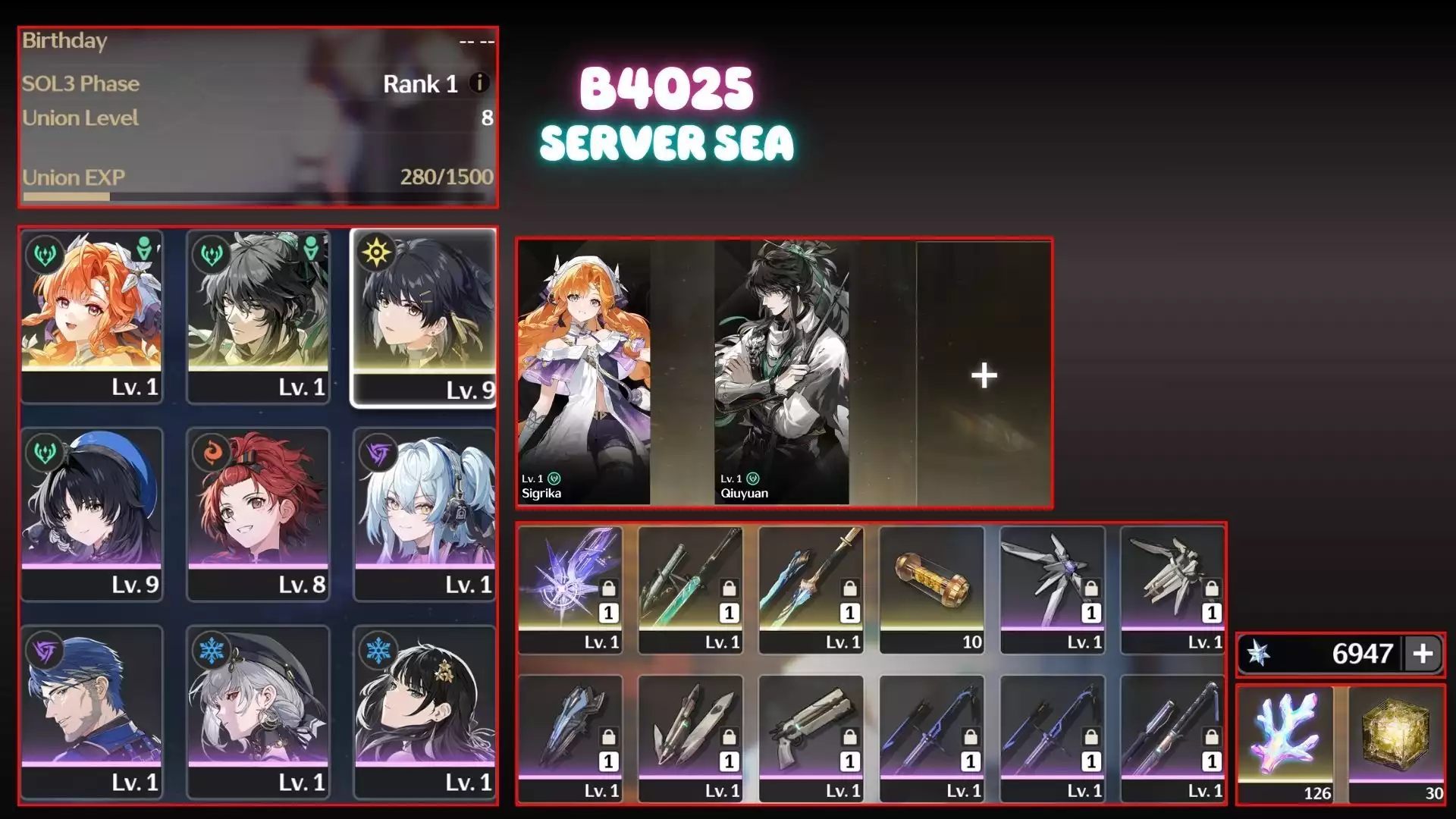Choose the black-haired Lv. 9 character with sun icon
Viewport: 1456px width, 819px height.
(x=424, y=316)
